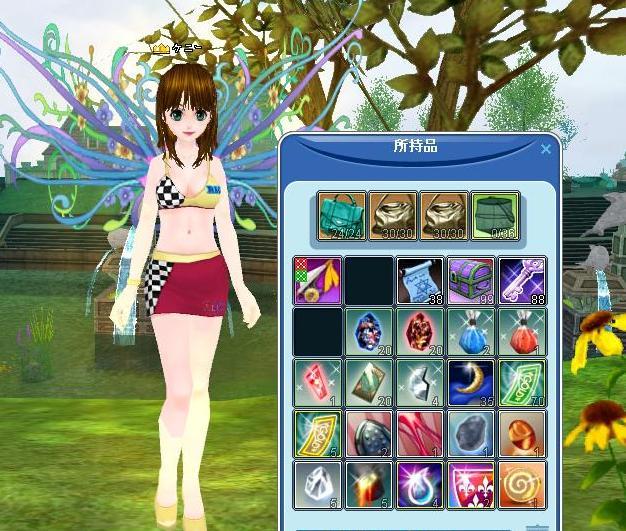Select the teal handbag tab showing 24/24

(342, 216)
